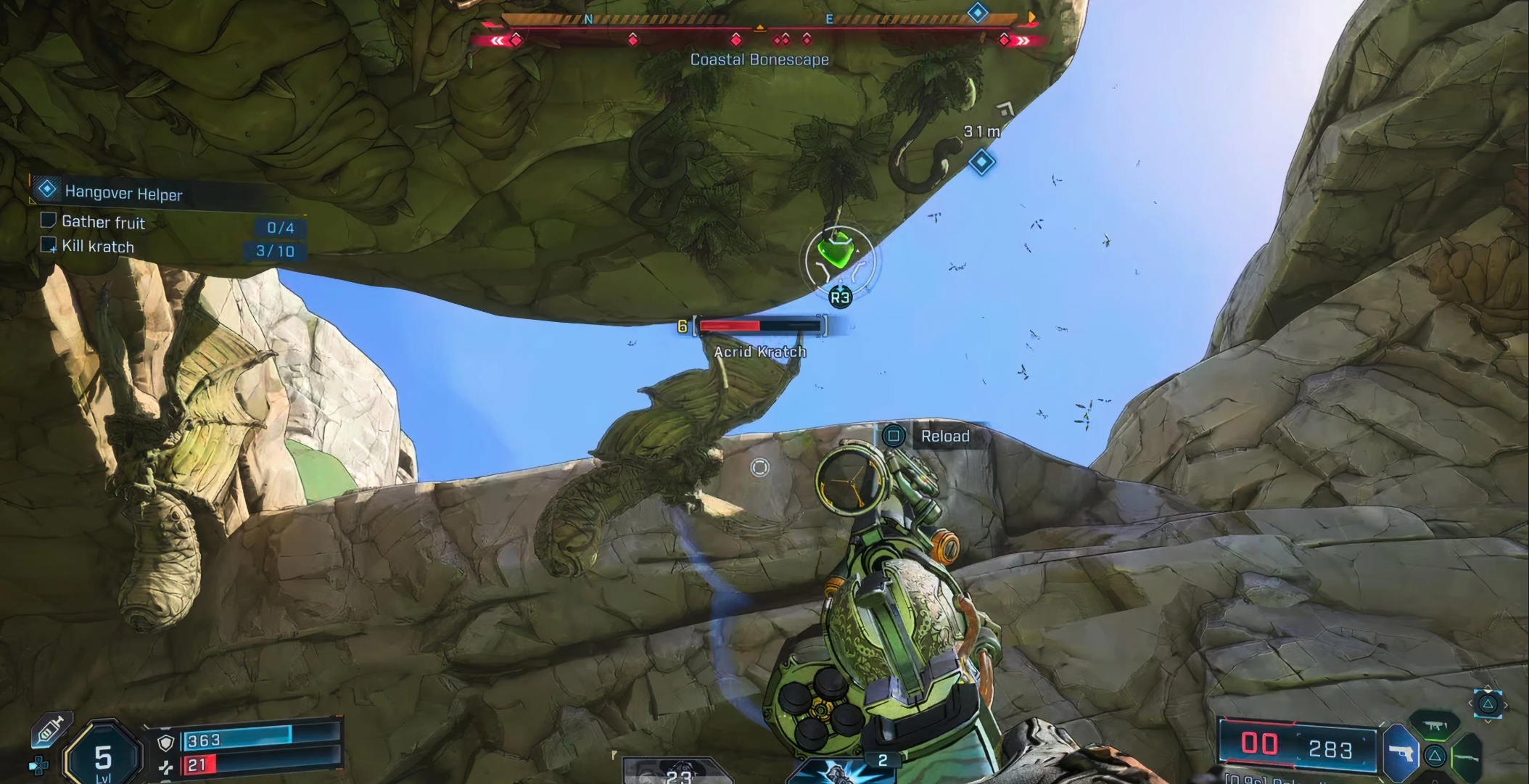Switch to the submachine gun slot

tap(1435, 725)
